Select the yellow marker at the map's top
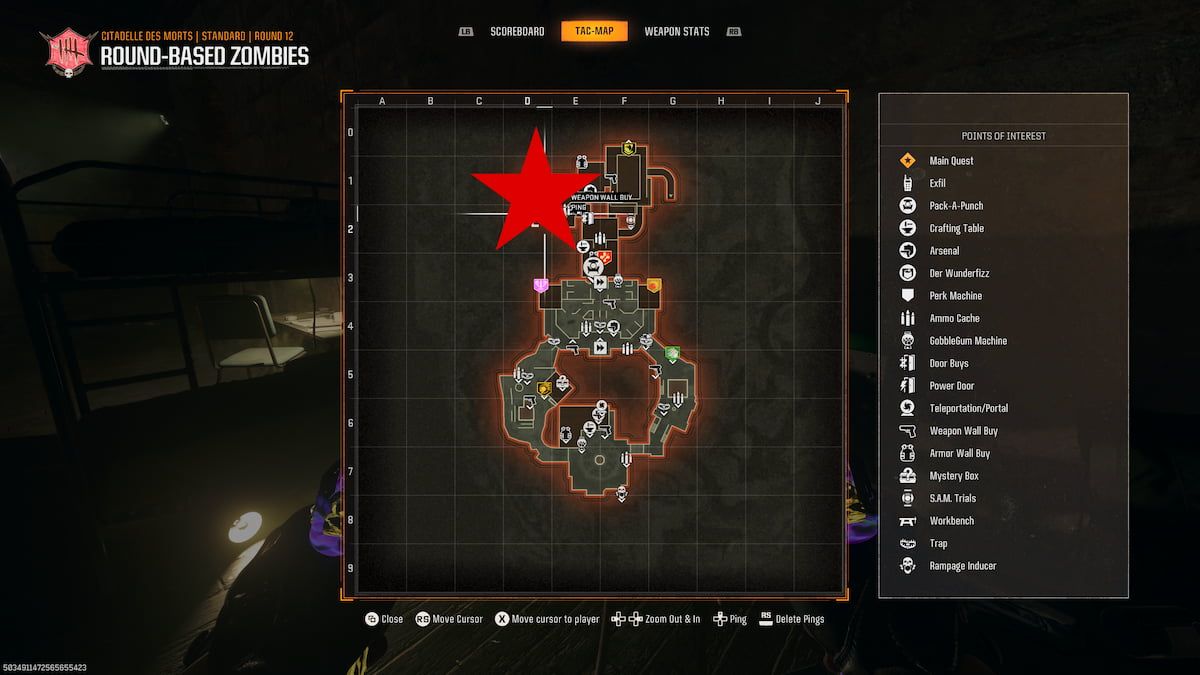The image size is (1200, 675). [x=629, y=148]
